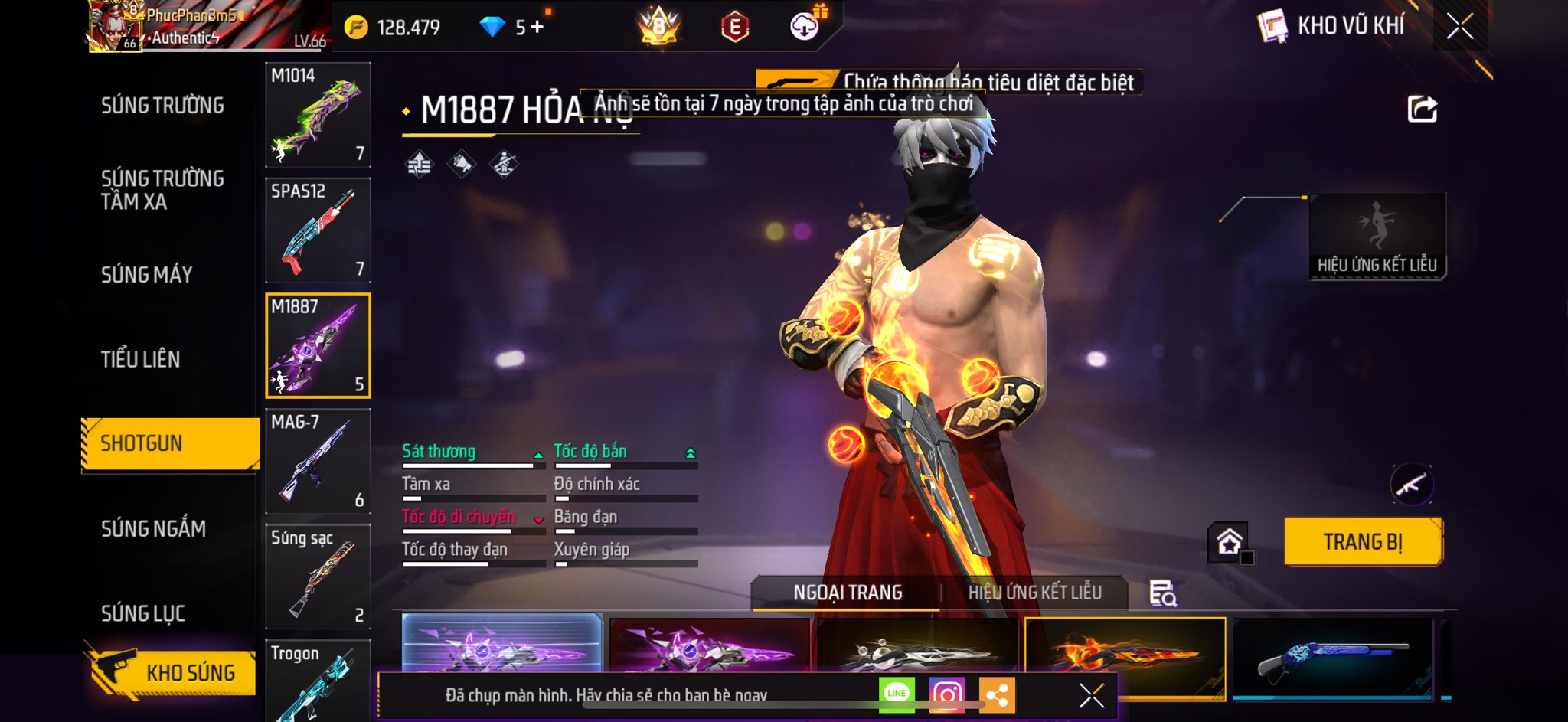Screen dimensions: 1568x722
Task: Switch to SÚNG MÁY category
Action: coord(146,274)
